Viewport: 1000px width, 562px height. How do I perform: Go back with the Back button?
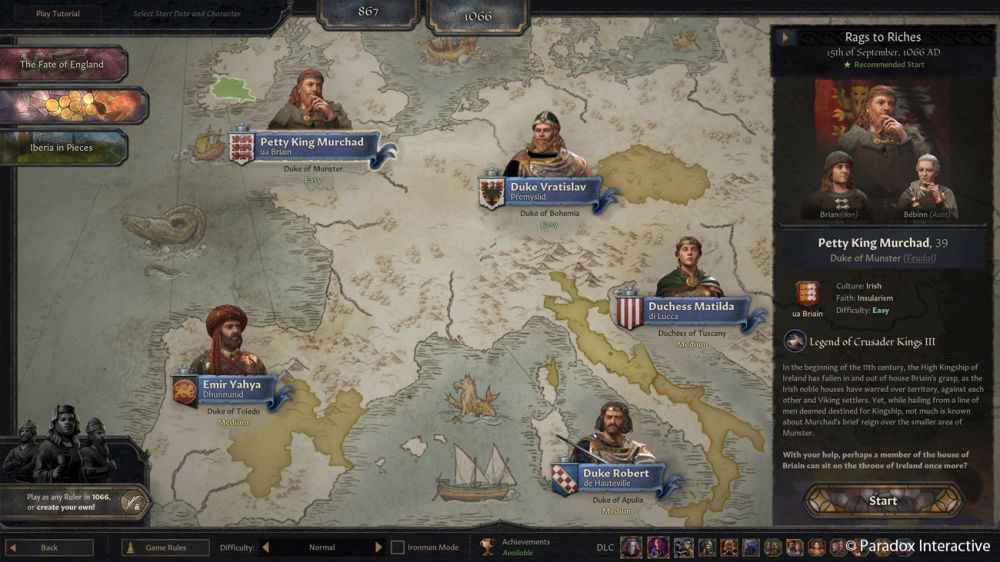[49, 547]
